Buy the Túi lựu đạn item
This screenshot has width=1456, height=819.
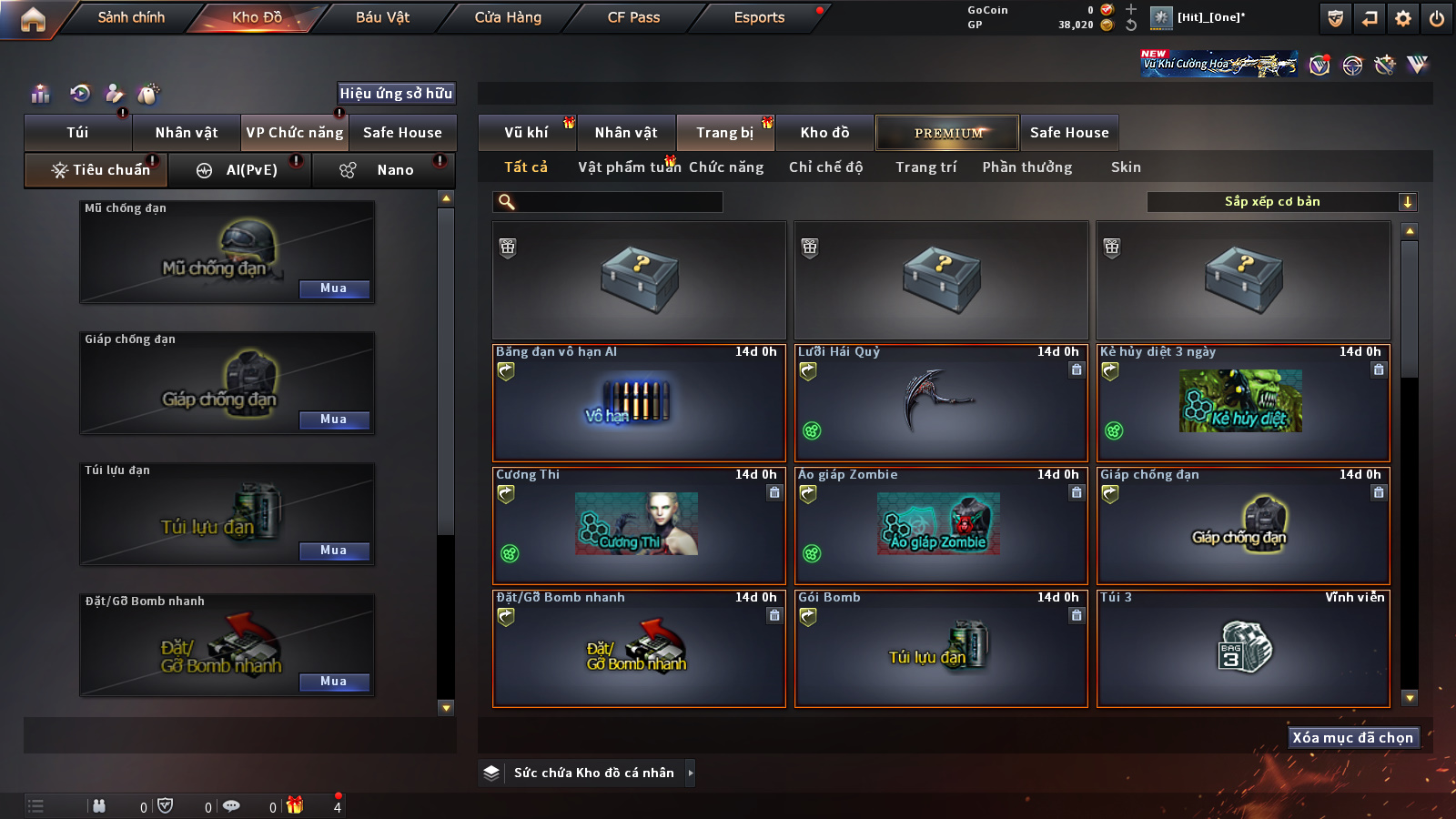[x=333, y=551]
